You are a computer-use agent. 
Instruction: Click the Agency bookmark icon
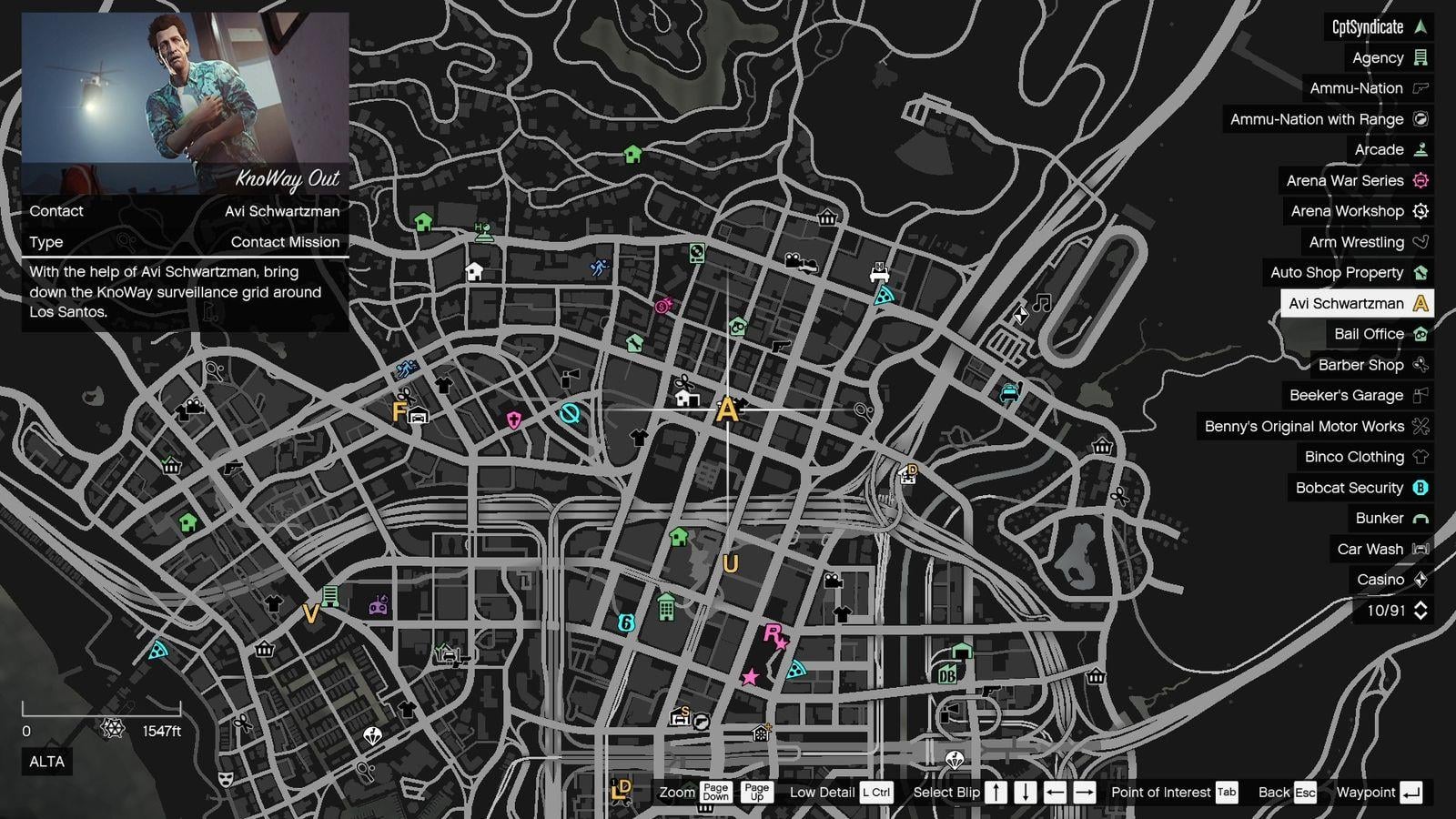tap(1419, 57)
